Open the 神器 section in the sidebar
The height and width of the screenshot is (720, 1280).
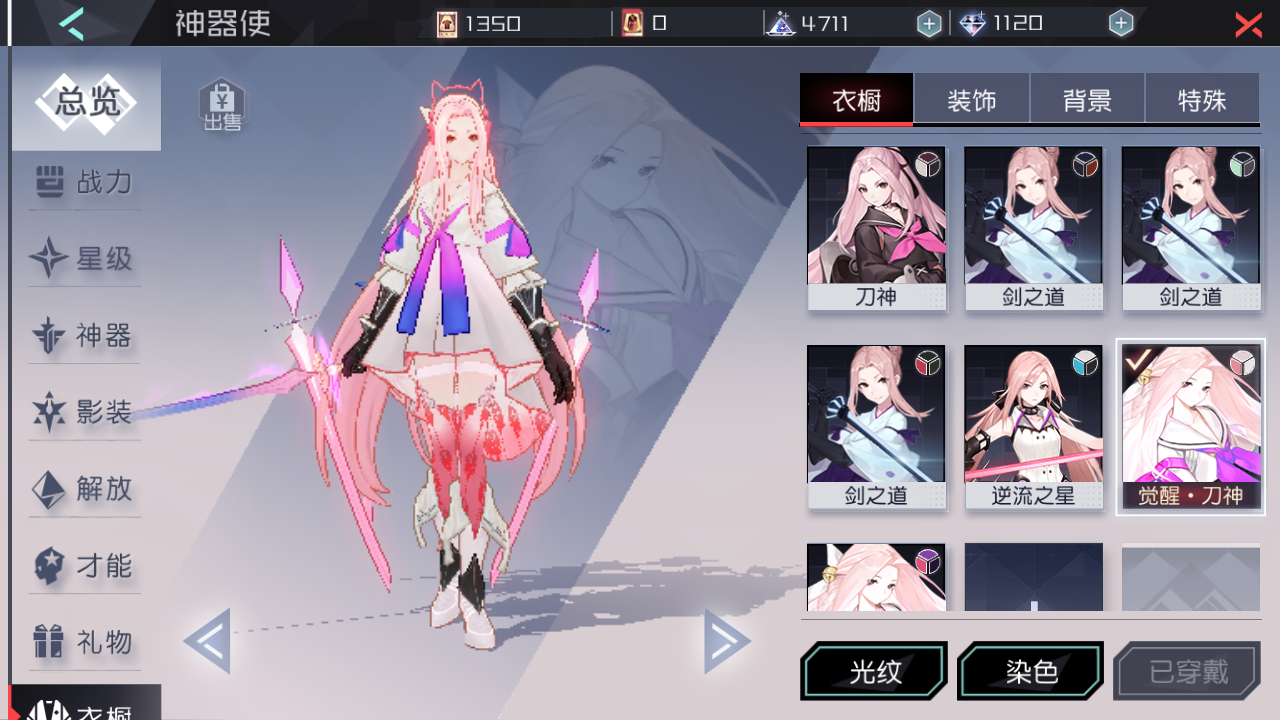[85, 336]
